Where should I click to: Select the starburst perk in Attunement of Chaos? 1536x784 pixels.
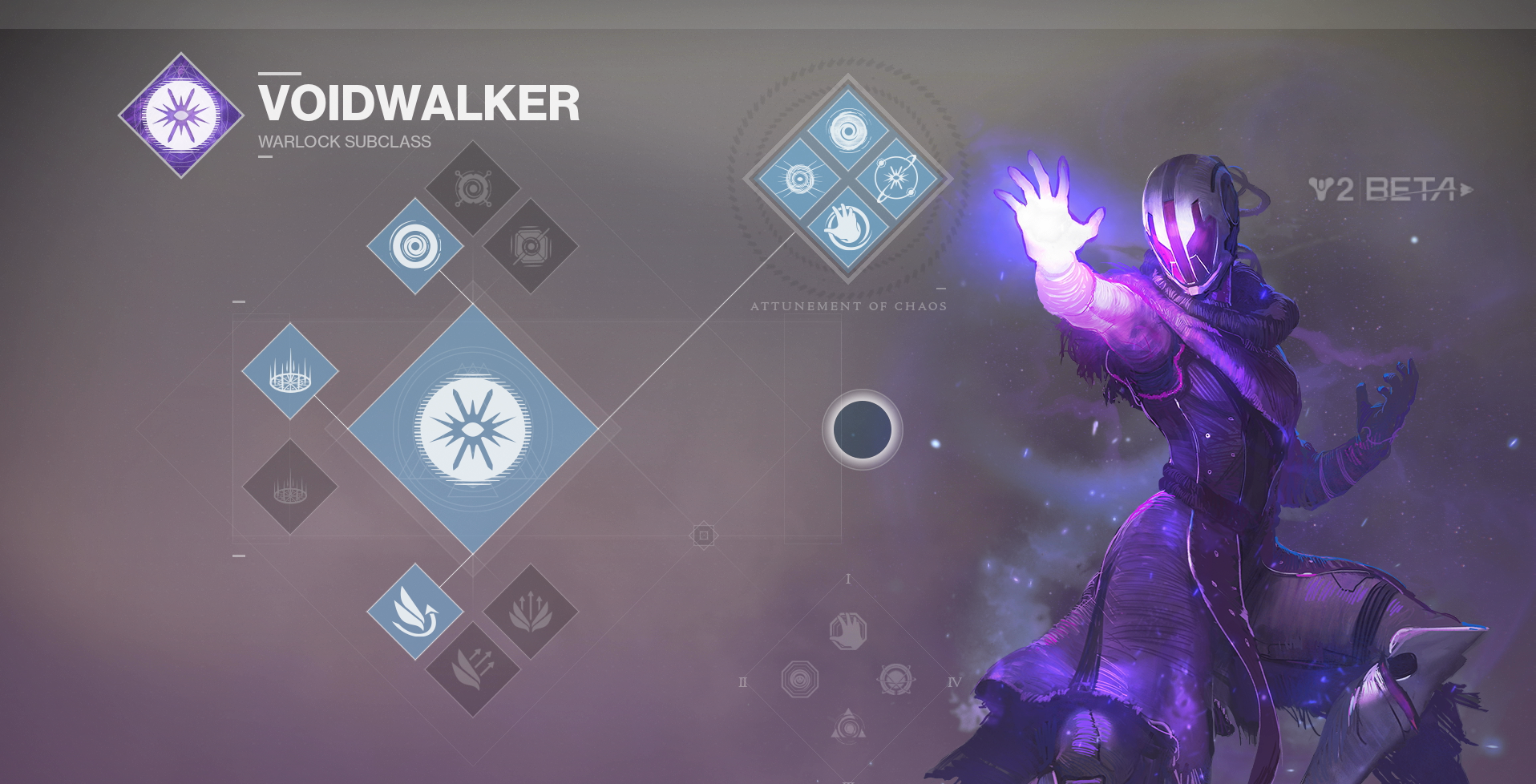pos(799,178)
